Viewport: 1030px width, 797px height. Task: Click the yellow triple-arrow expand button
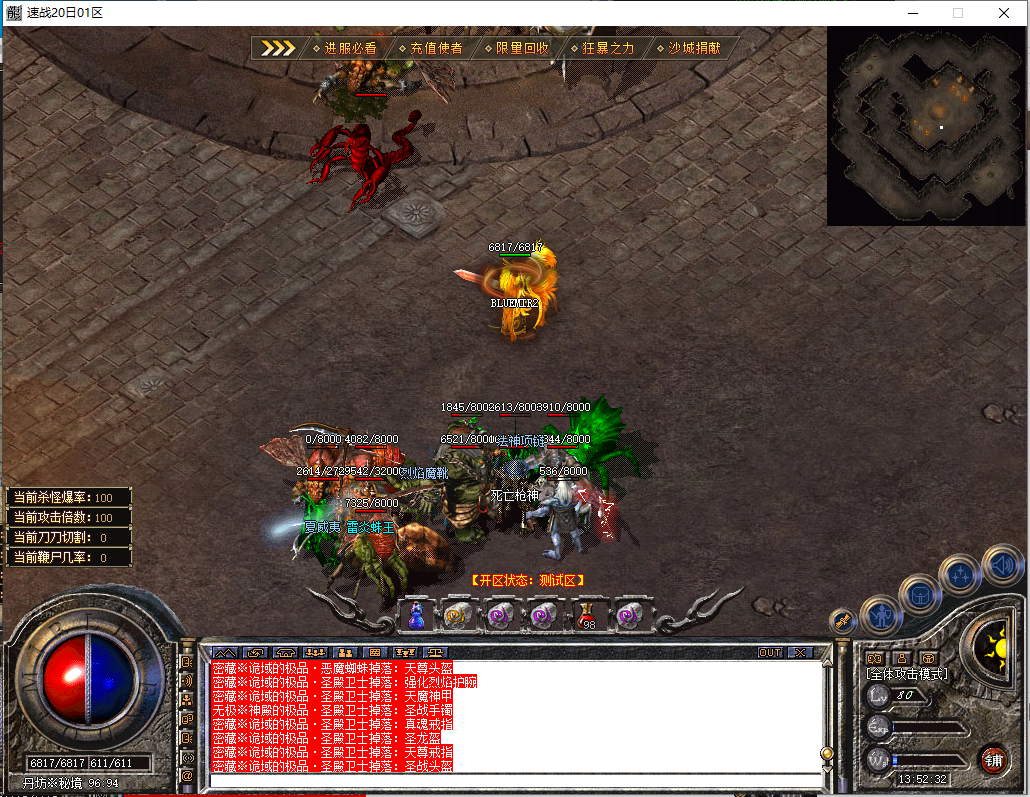pyautogui.click(x=277, y=48)
